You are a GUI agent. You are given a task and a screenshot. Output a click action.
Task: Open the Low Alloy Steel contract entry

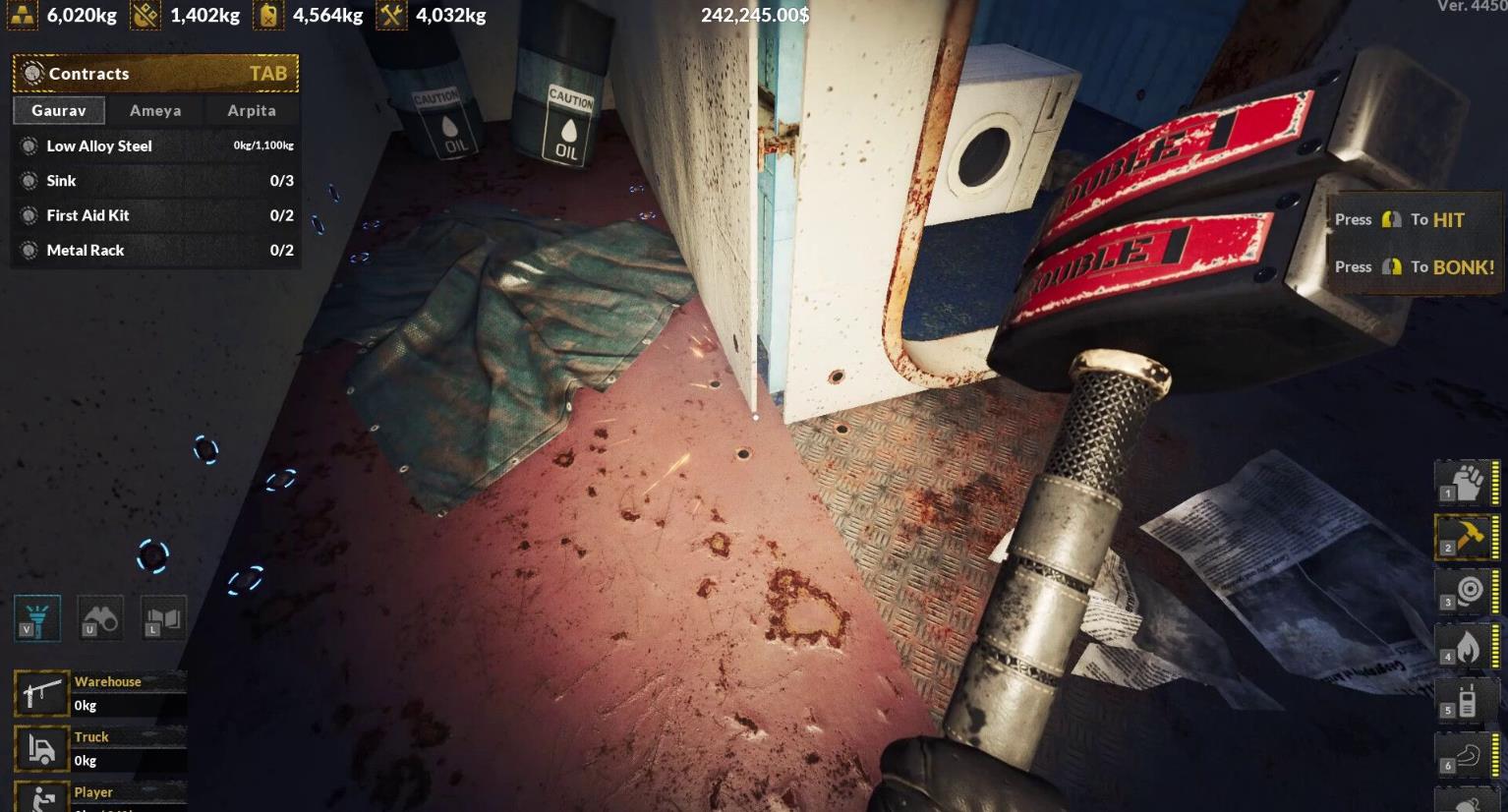click(98, 145)
